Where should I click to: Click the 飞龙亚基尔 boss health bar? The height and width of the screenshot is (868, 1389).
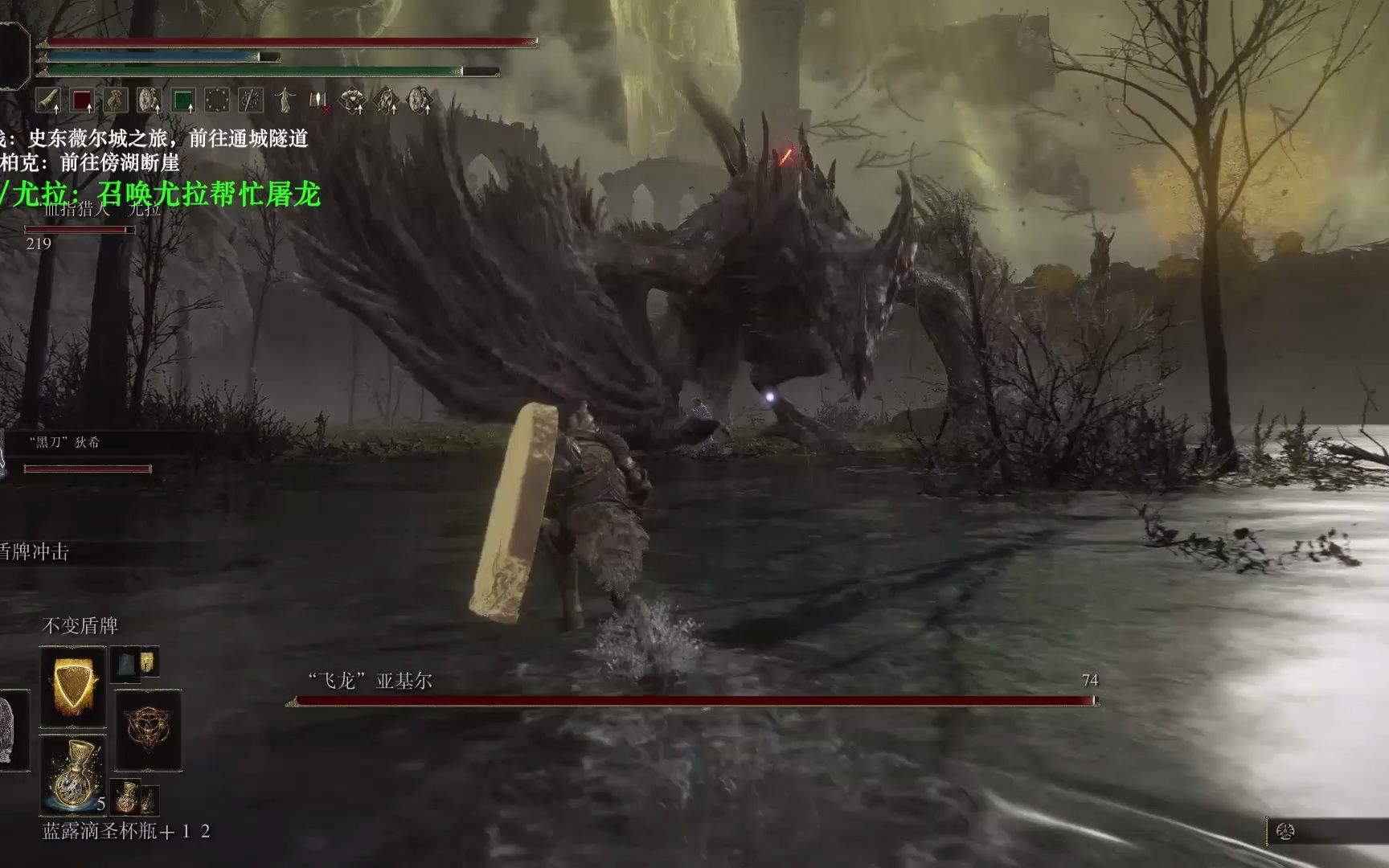coord(691,701)
